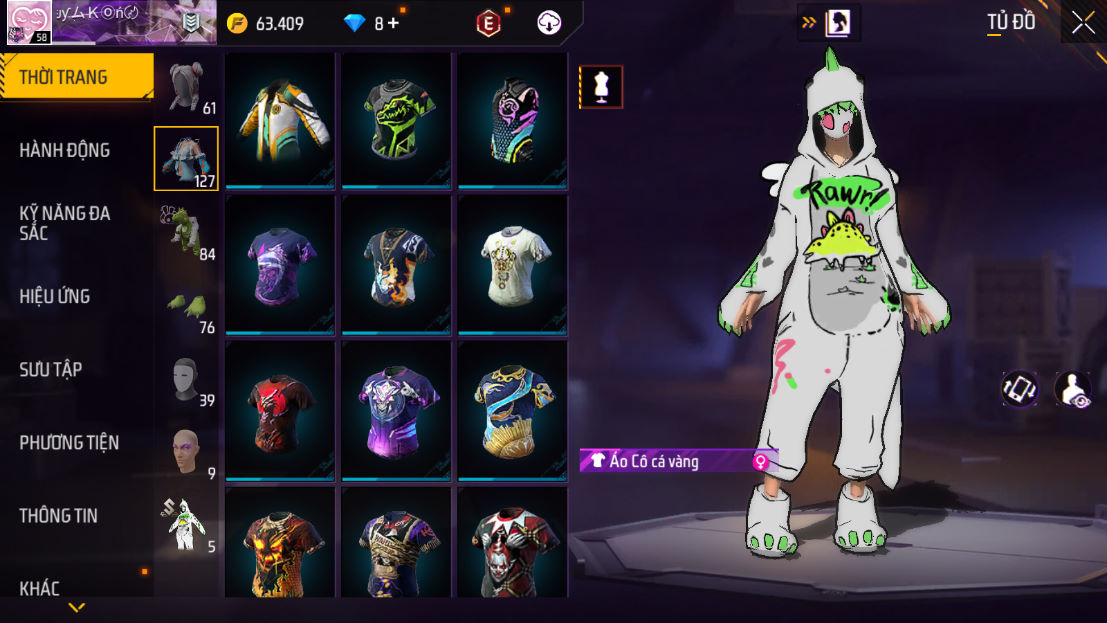Select the selected tops subcategory showing 127
1107x623 pixels.
pos(186,159)
